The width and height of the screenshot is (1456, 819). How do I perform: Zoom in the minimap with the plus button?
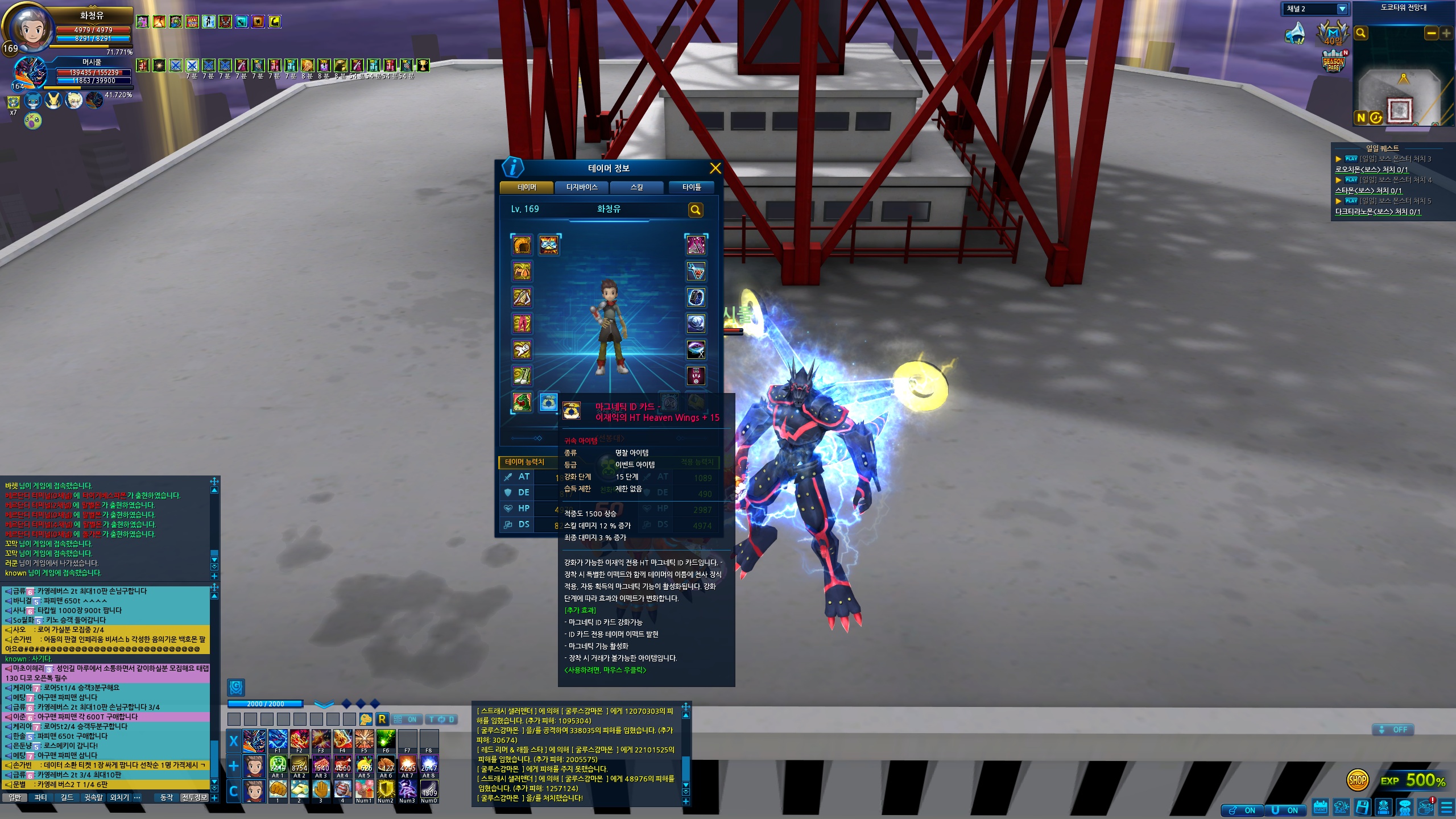coord(1446,34)
